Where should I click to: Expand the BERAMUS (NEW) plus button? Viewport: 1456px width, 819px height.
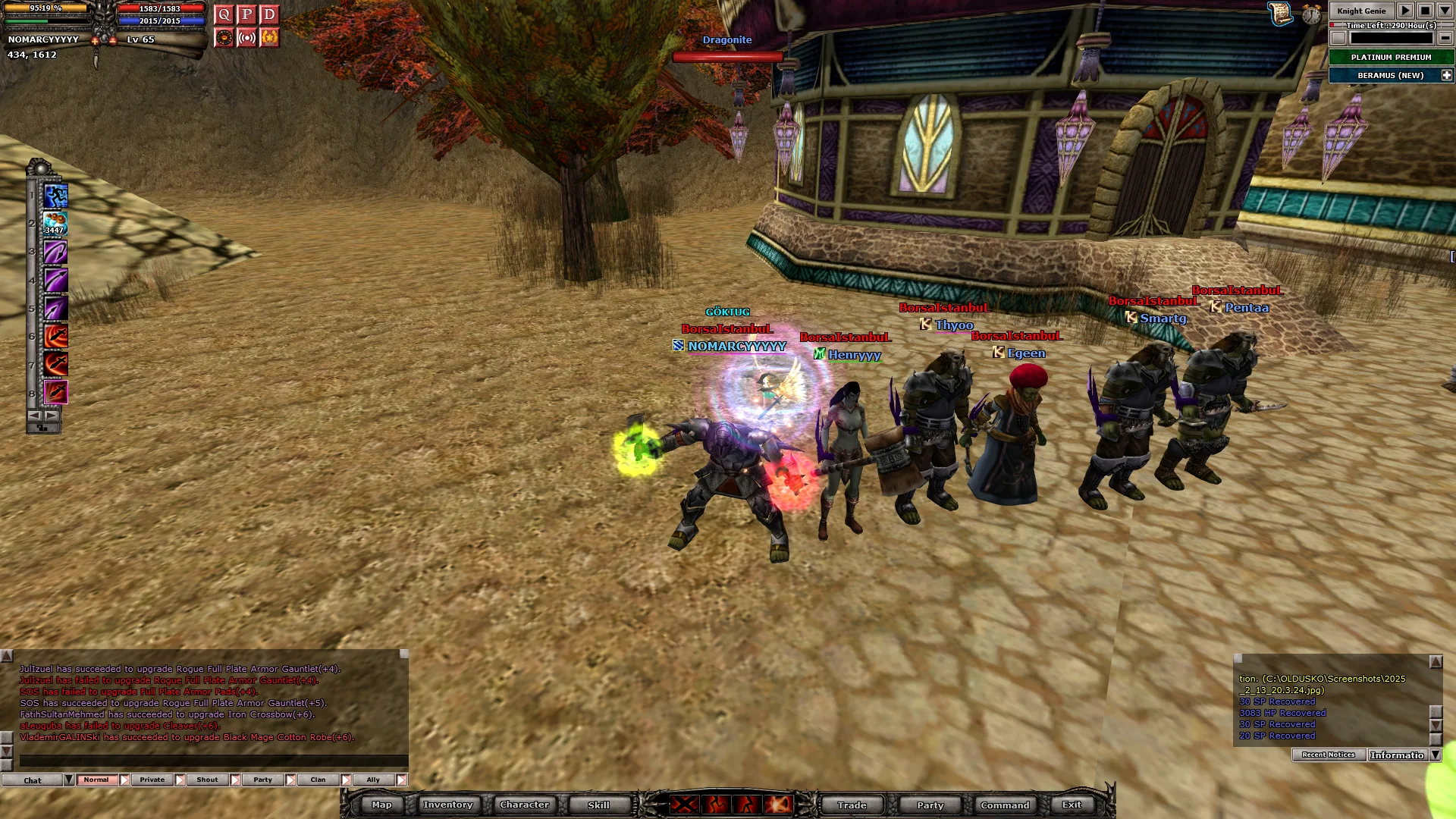point(1446,75)
